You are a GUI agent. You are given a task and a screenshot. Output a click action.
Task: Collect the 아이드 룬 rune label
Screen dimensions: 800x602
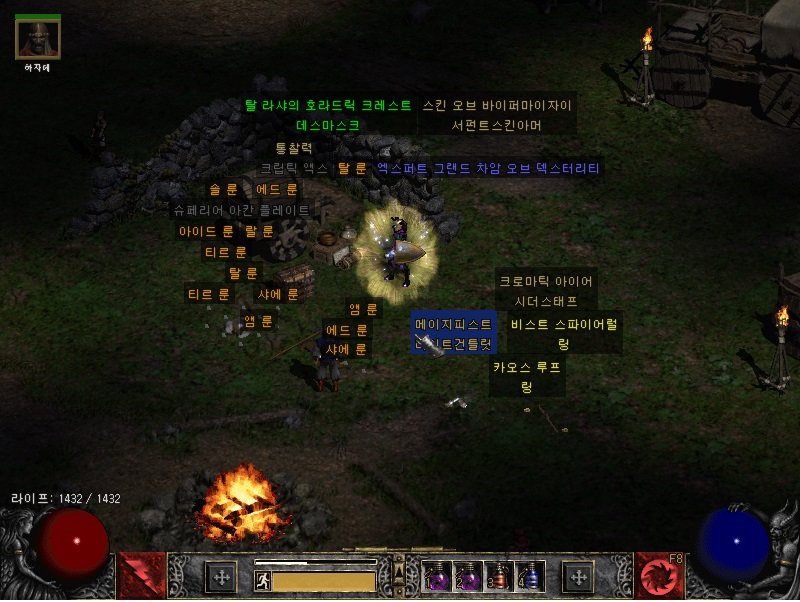click(206, 231)
